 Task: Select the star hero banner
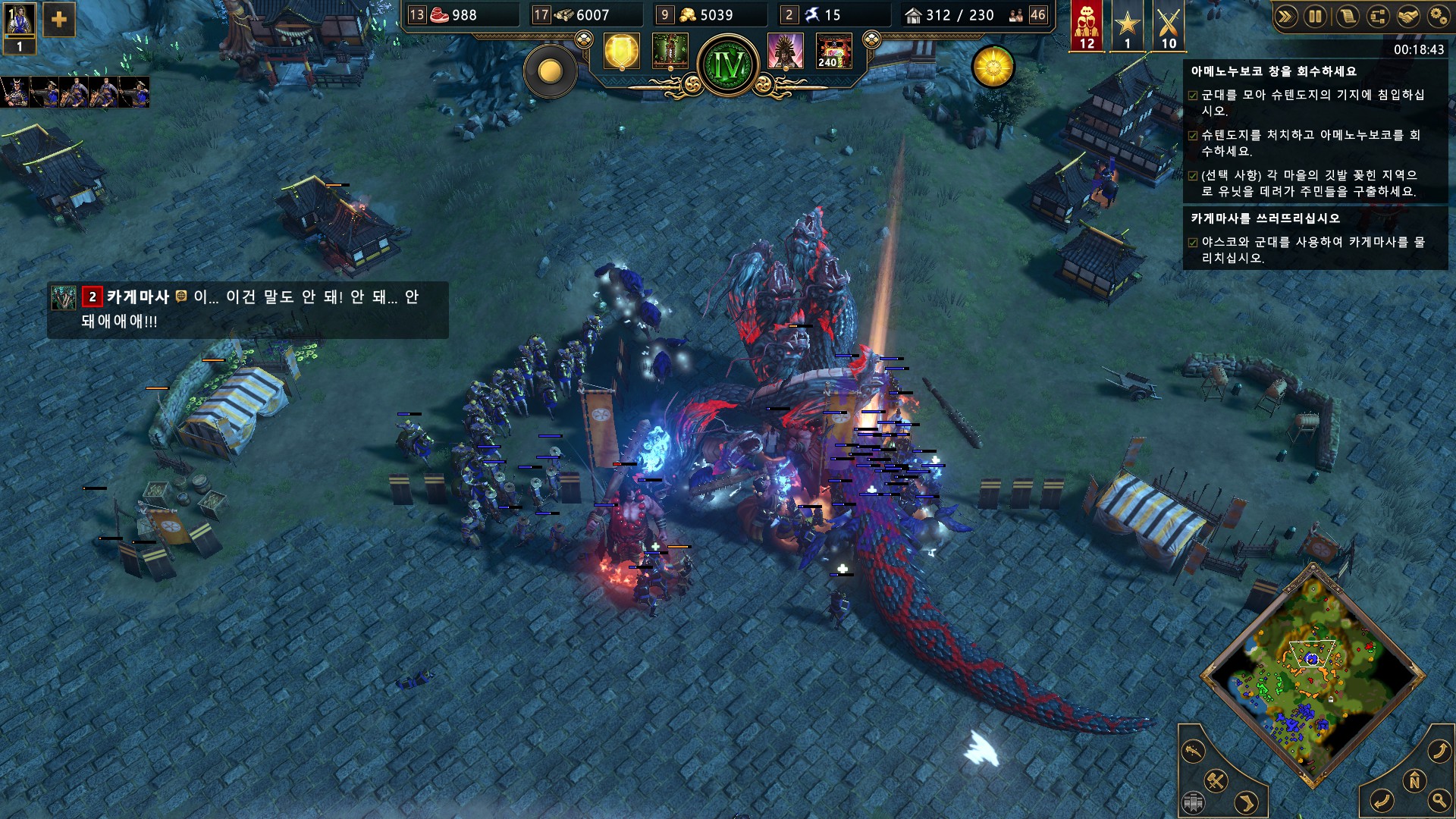pyautogui.click(x=1128, y=24)
